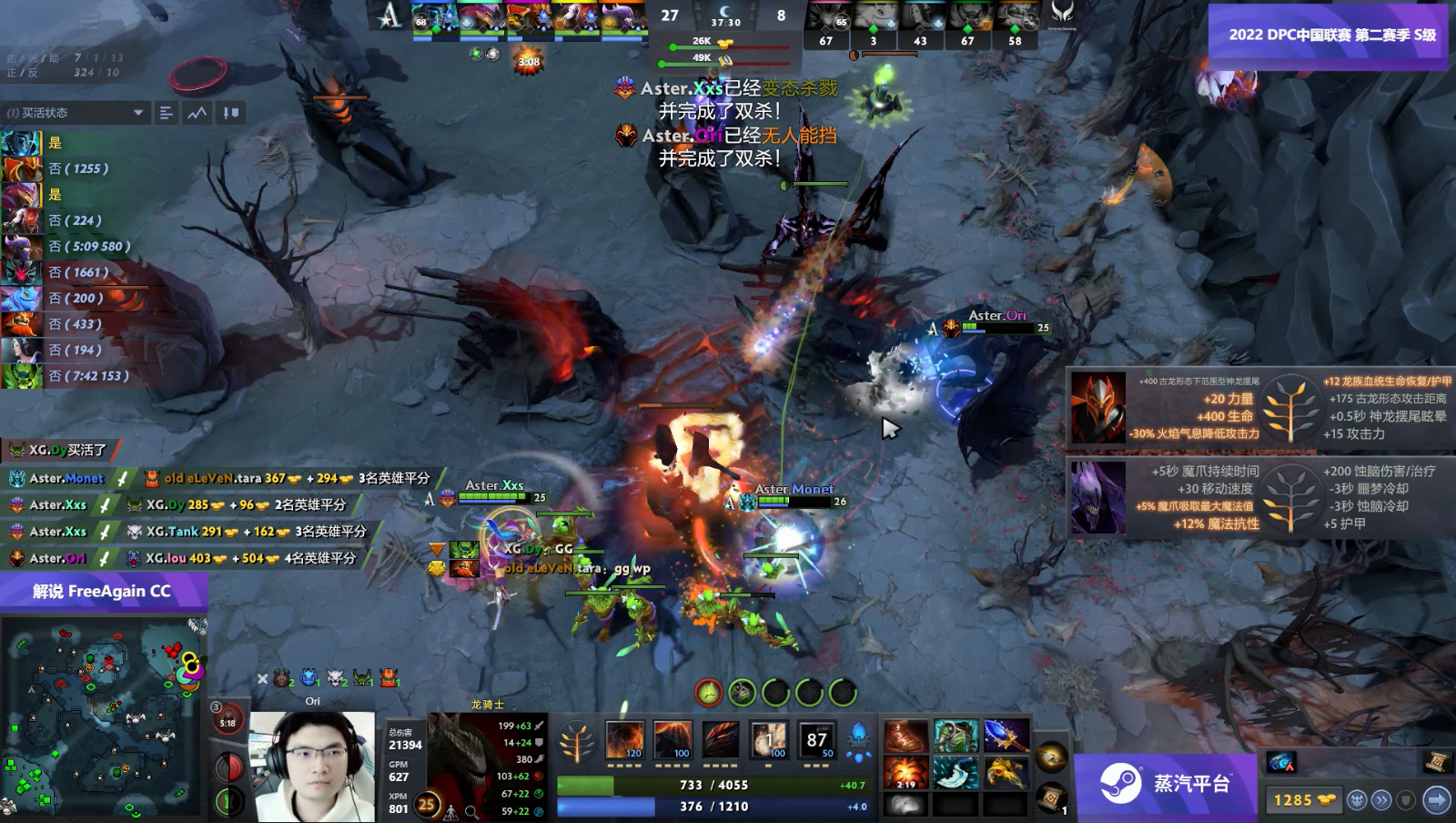The width and height of the screenshot is (1456, 823).
Task: Click the boots item in the inventory
Action: [x=905, y=737]
